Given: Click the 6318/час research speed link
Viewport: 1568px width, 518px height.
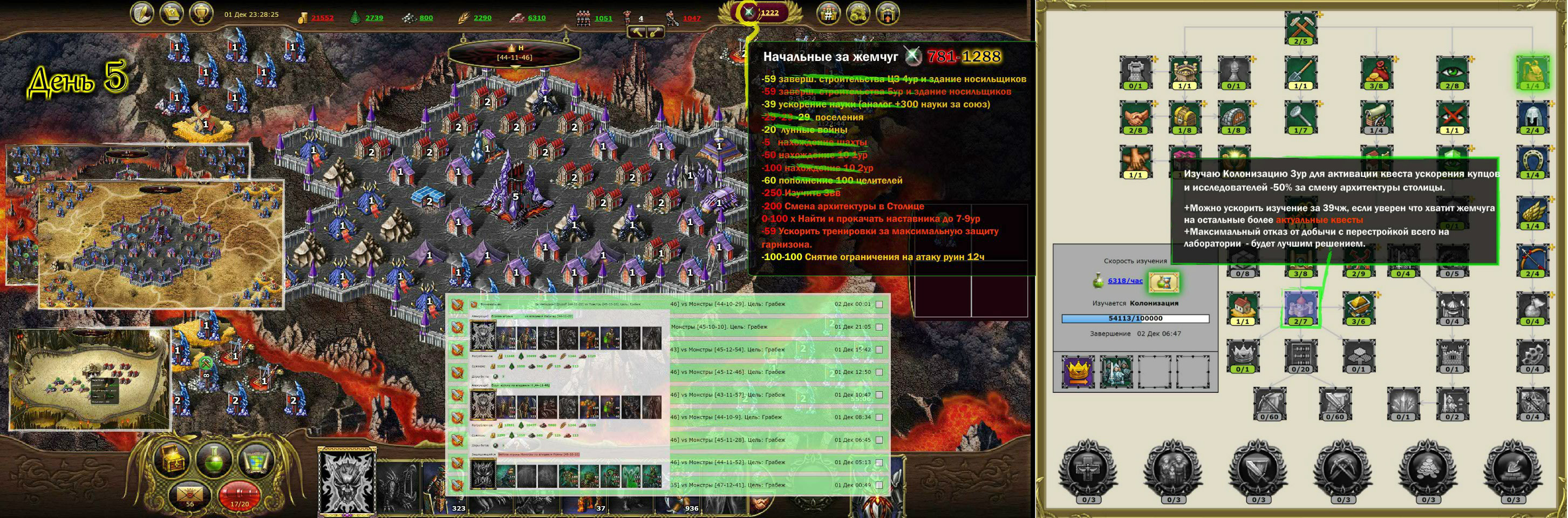Looking at the screenshot, I should click(x=1126, y=281).
